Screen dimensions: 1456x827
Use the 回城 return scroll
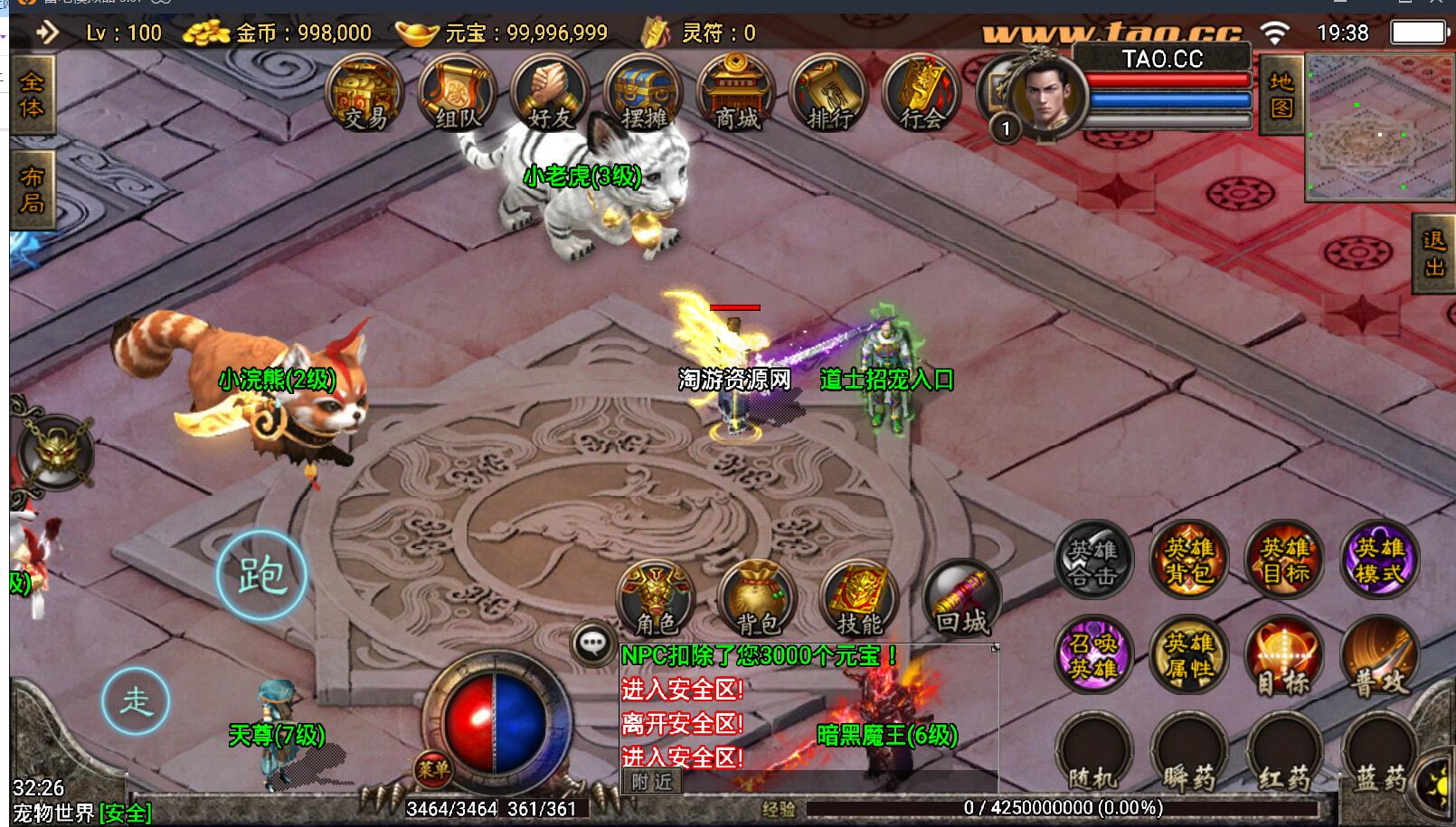(x=961, y=599)
